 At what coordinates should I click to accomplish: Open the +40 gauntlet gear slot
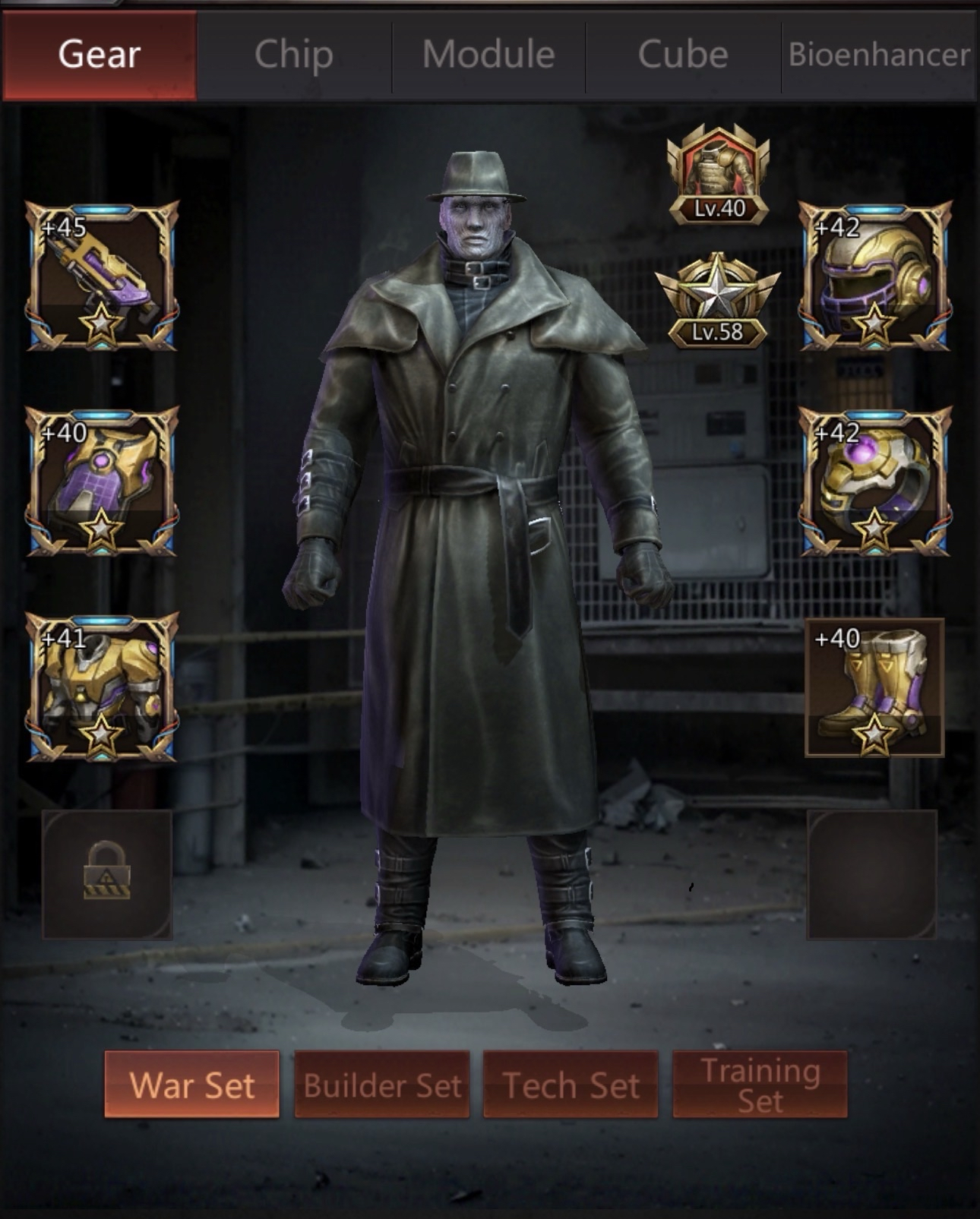pyautogui.click(x=103, y=482)
